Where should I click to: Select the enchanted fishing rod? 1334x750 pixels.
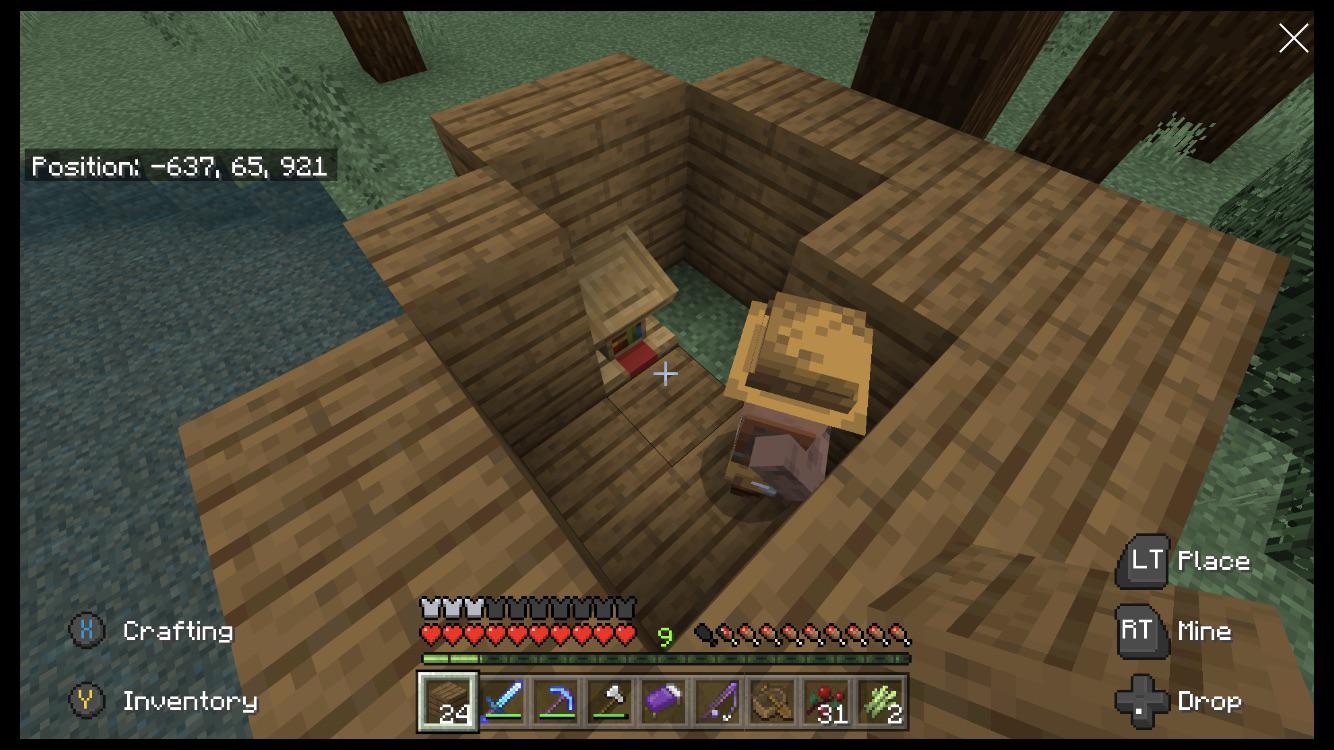717,700
